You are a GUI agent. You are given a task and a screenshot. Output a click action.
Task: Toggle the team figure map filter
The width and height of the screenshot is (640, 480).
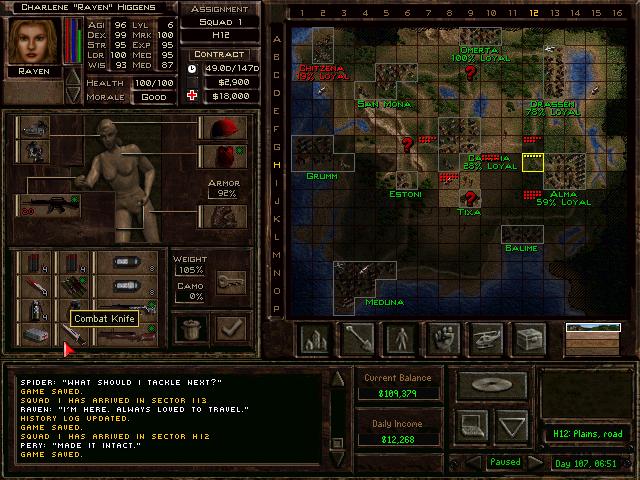[401, 340]
